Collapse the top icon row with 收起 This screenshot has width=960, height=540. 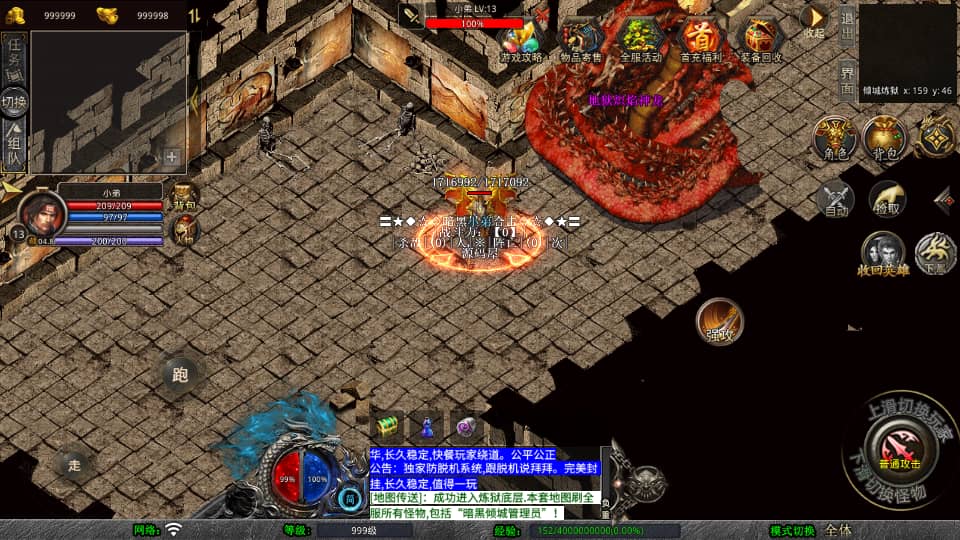coord(814,21)
